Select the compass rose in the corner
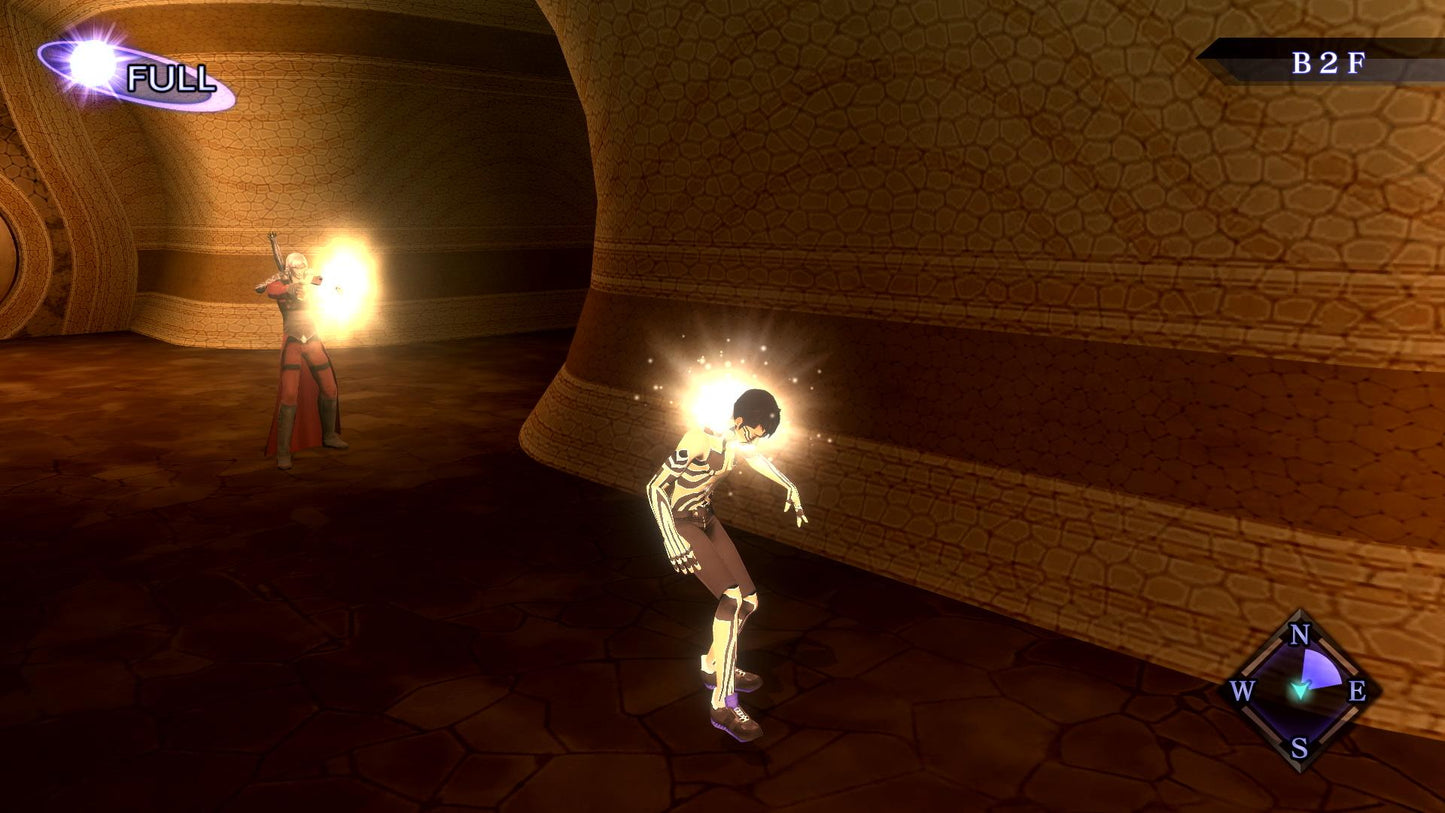This screenshot has height=813, width=1445. click(1300, 690)
